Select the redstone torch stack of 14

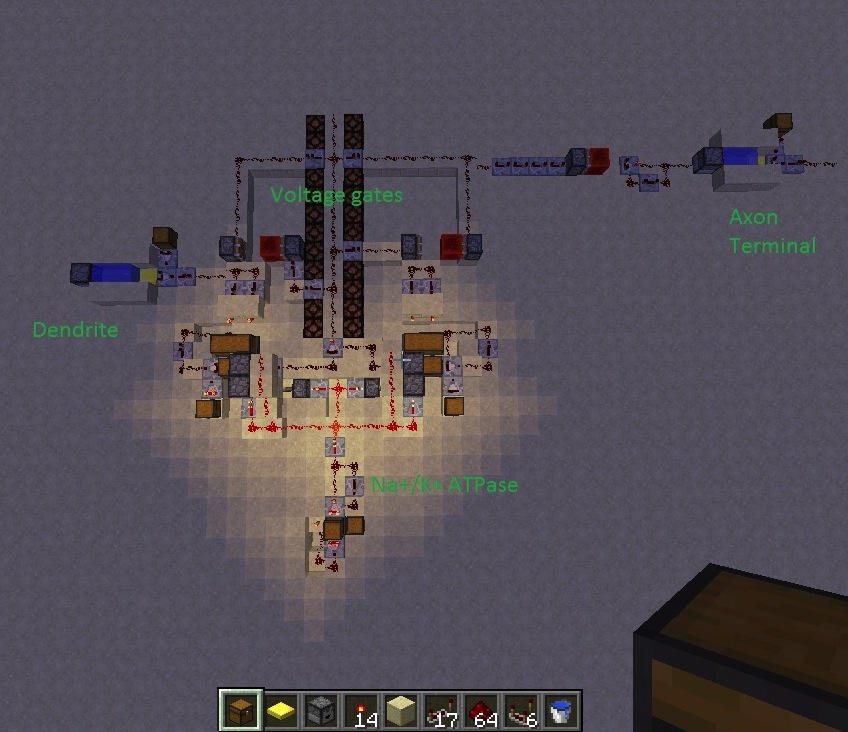(x=361, y=710)
